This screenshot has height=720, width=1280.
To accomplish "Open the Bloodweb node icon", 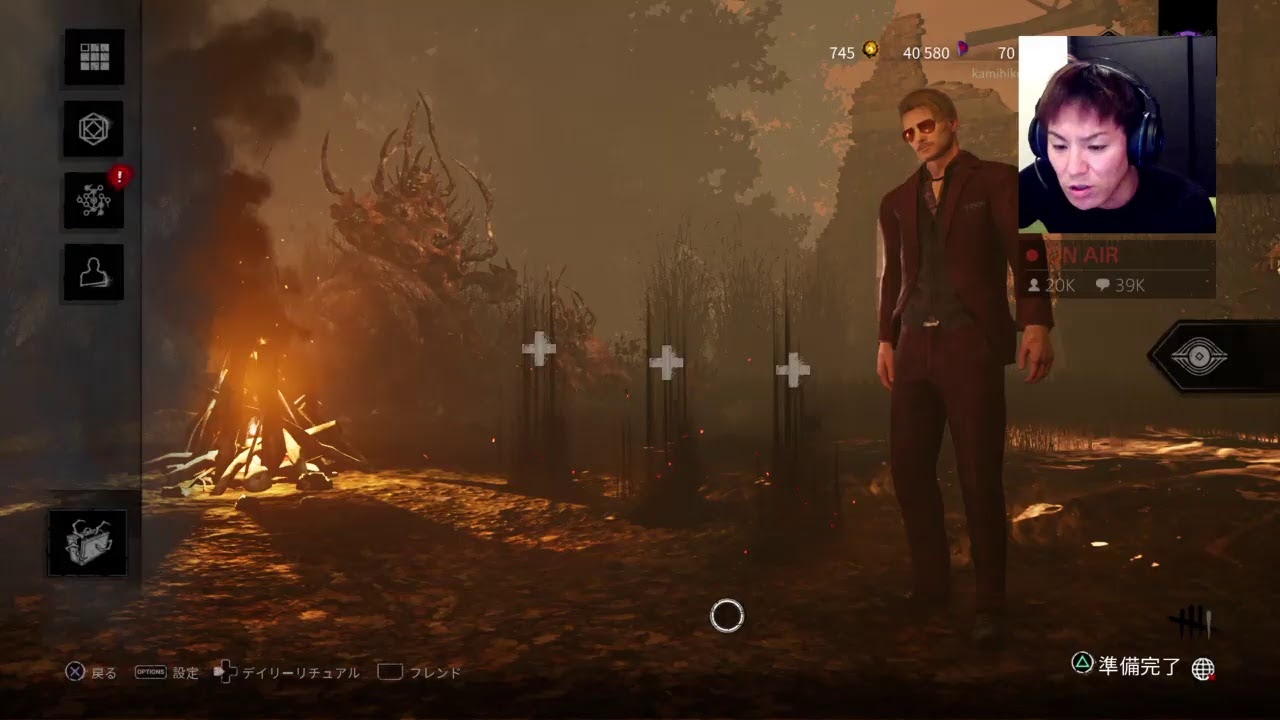I will click(x=94, y=201).
